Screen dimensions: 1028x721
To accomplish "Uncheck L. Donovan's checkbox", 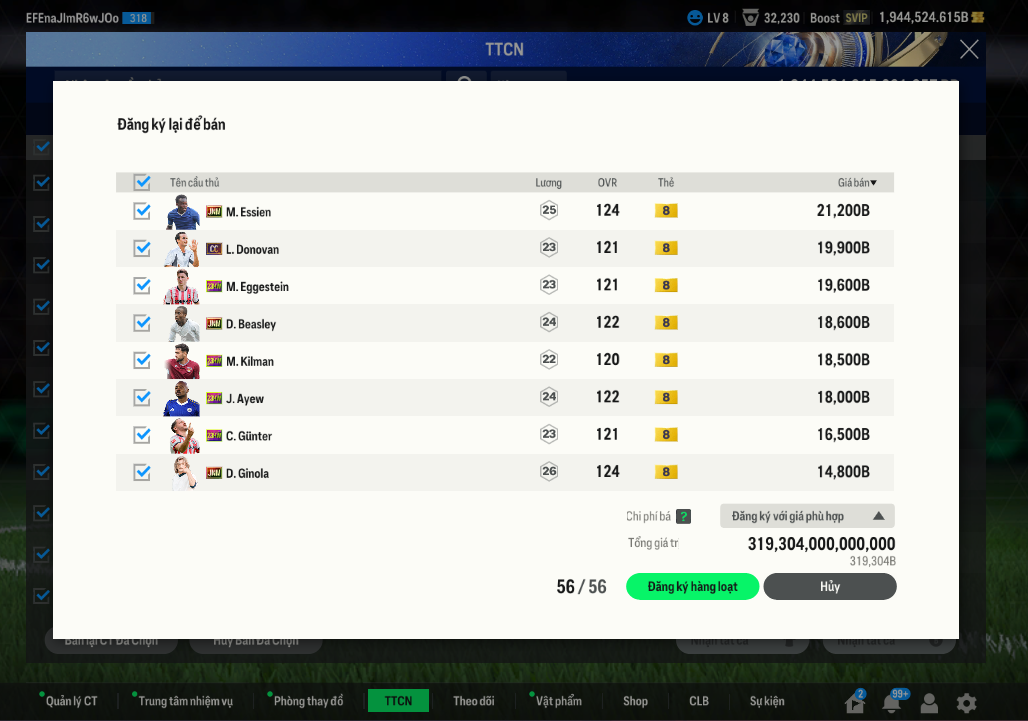I will coord(142,248).
